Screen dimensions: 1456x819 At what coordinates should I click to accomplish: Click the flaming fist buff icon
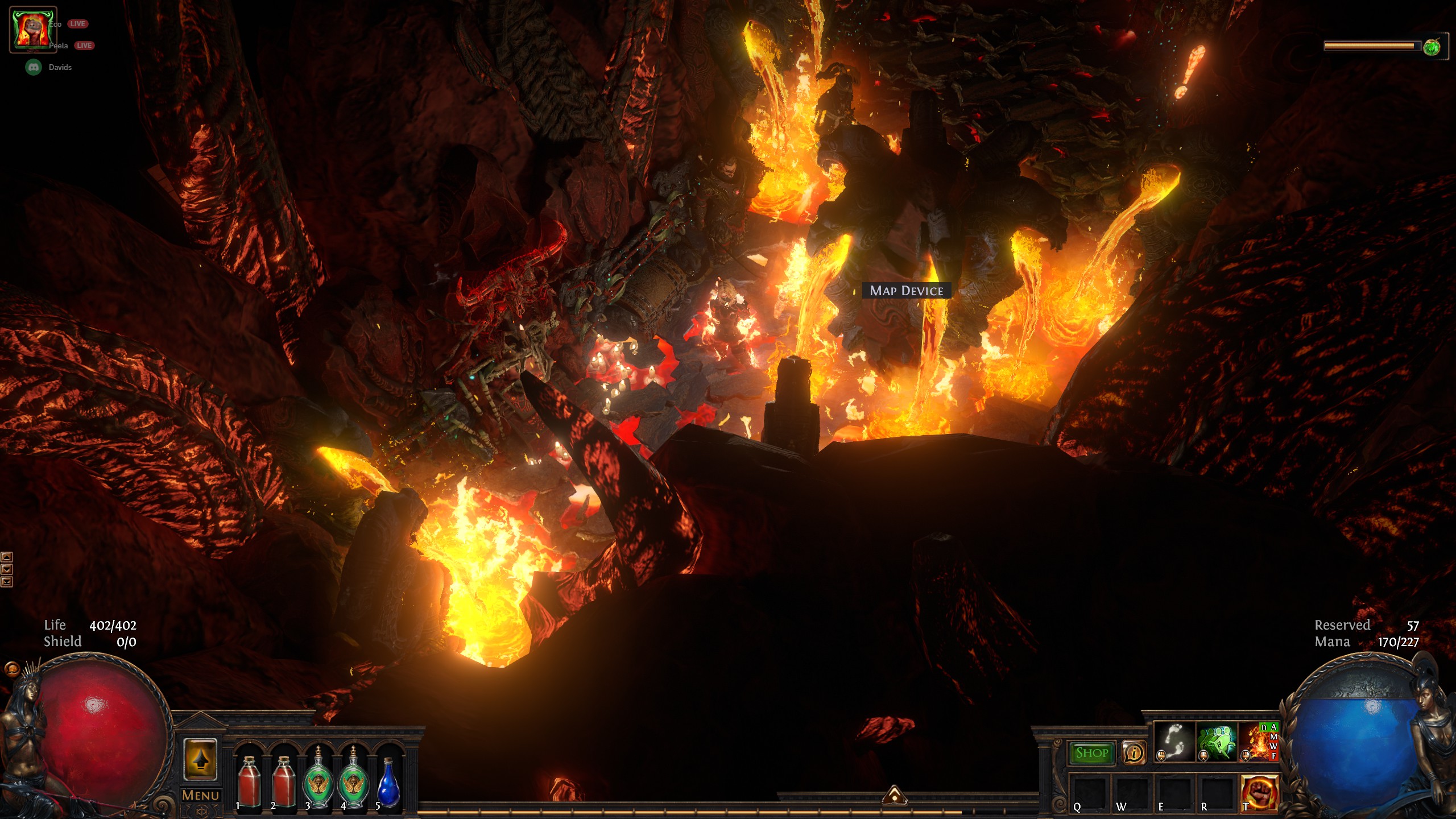[33, 30]
